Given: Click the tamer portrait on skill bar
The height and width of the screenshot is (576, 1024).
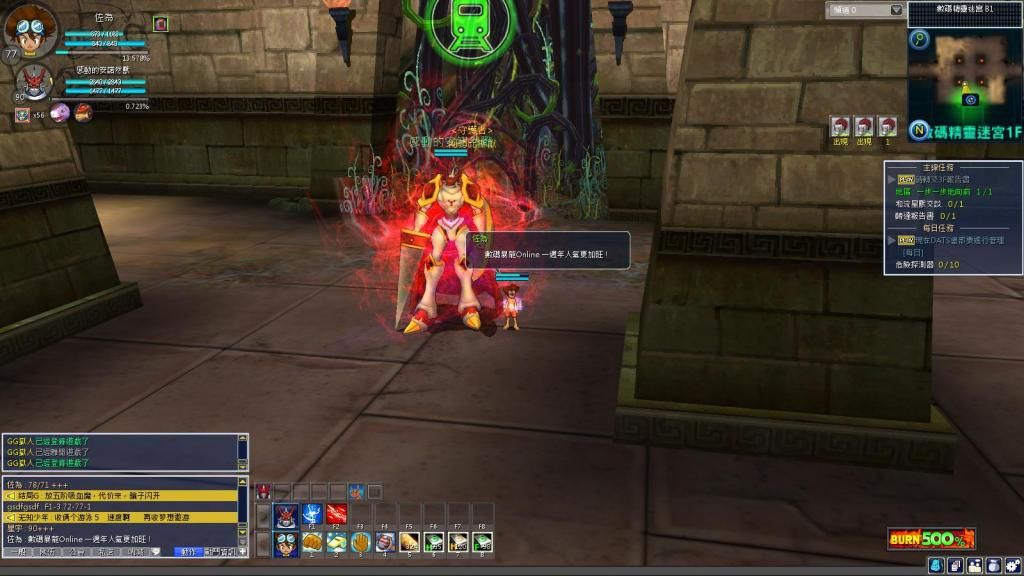Looking at the screenshot, I should coord(285,543).
